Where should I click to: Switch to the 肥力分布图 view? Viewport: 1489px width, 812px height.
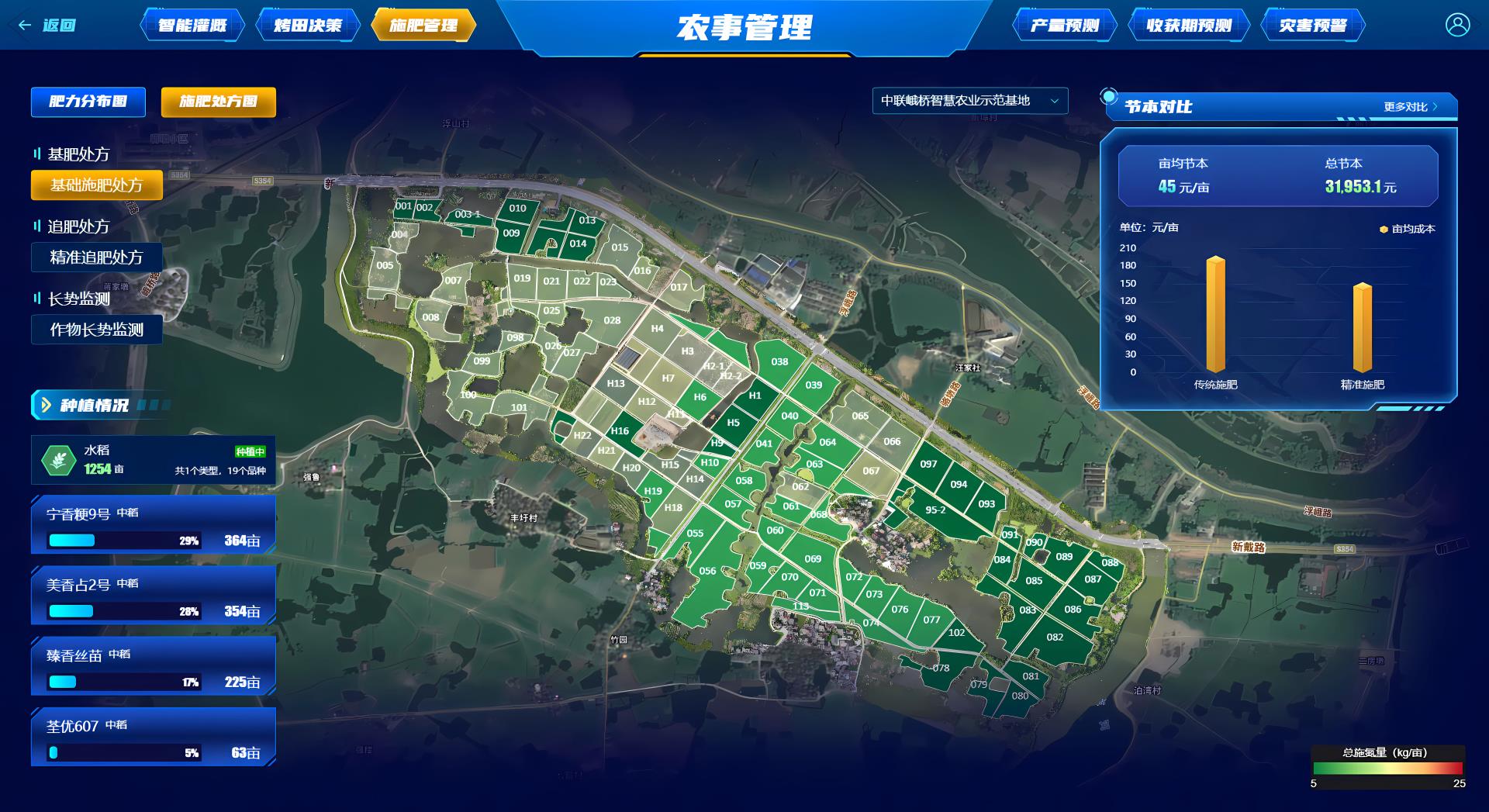point(87,102)
